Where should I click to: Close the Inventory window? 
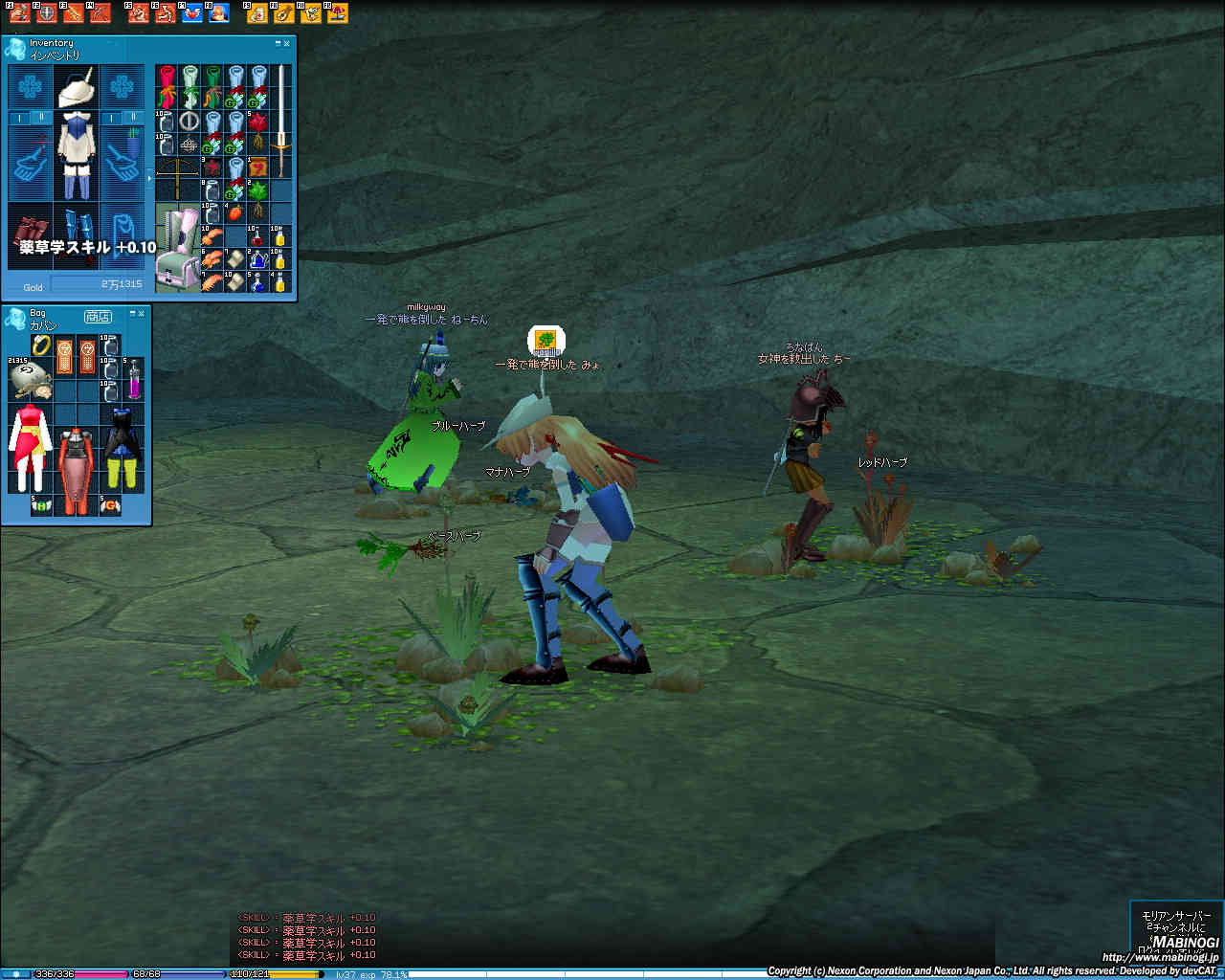pyautogui.click(x=286, y=43)
